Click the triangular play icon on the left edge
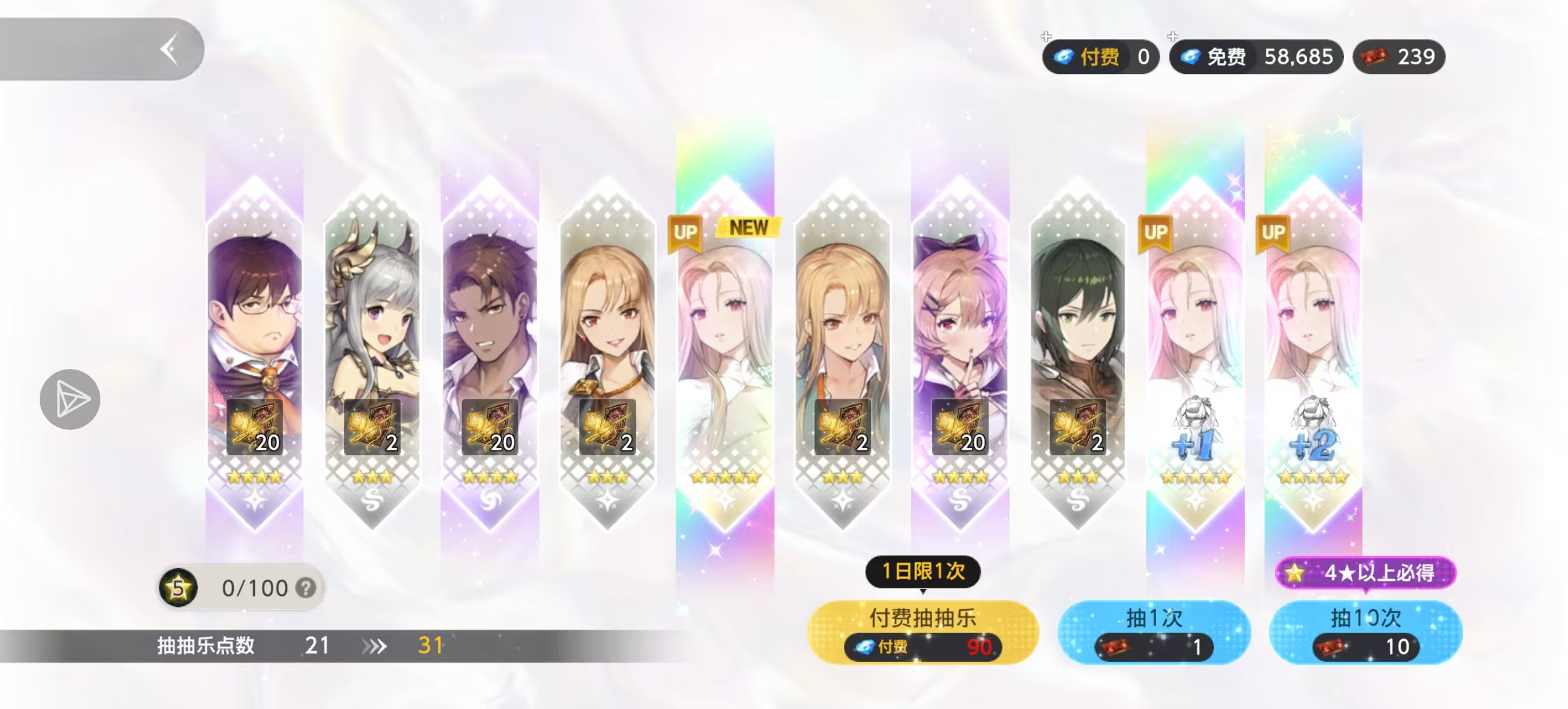 coord(70,399)
